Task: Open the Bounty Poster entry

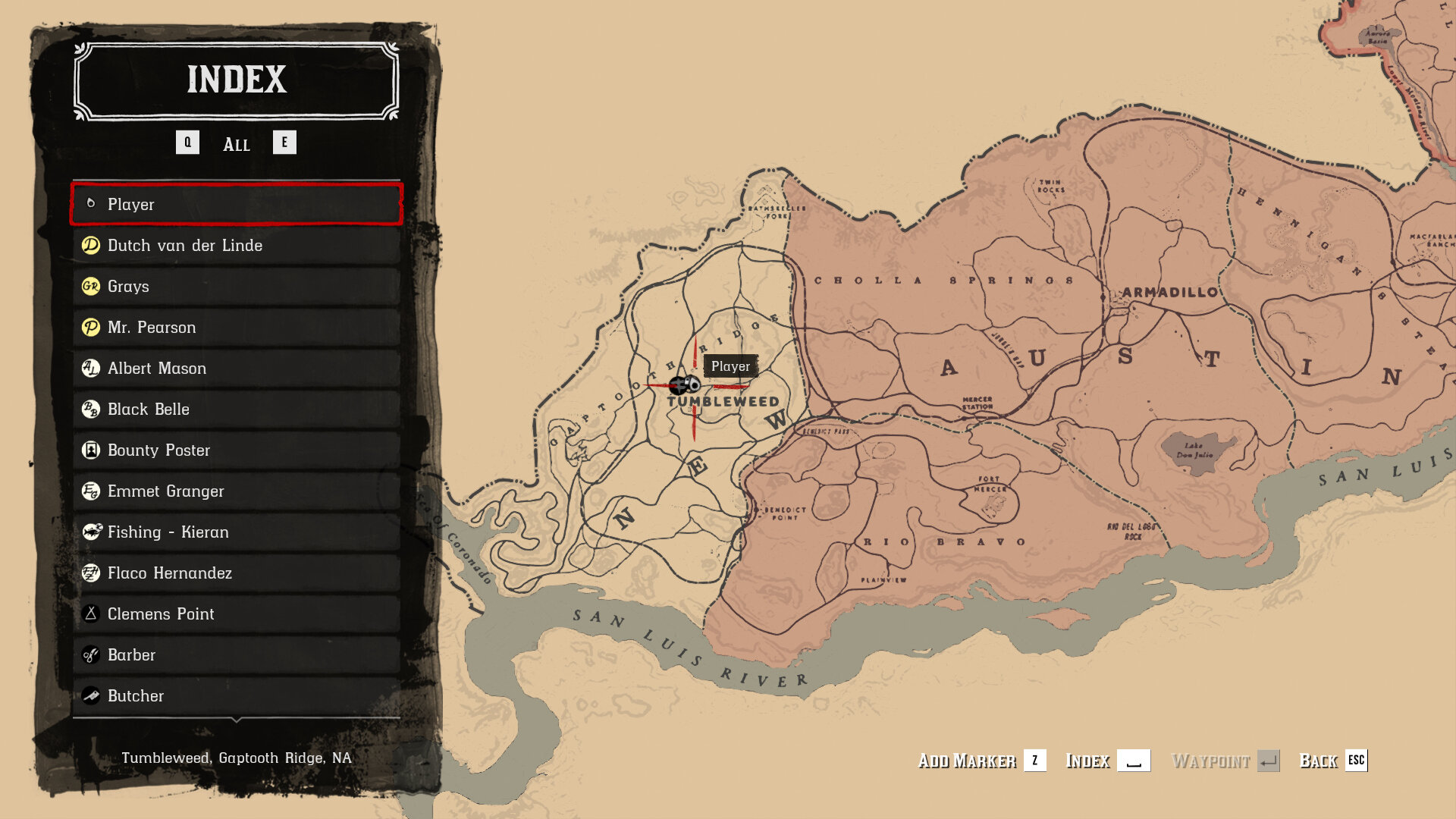Action: coord(236,450)
